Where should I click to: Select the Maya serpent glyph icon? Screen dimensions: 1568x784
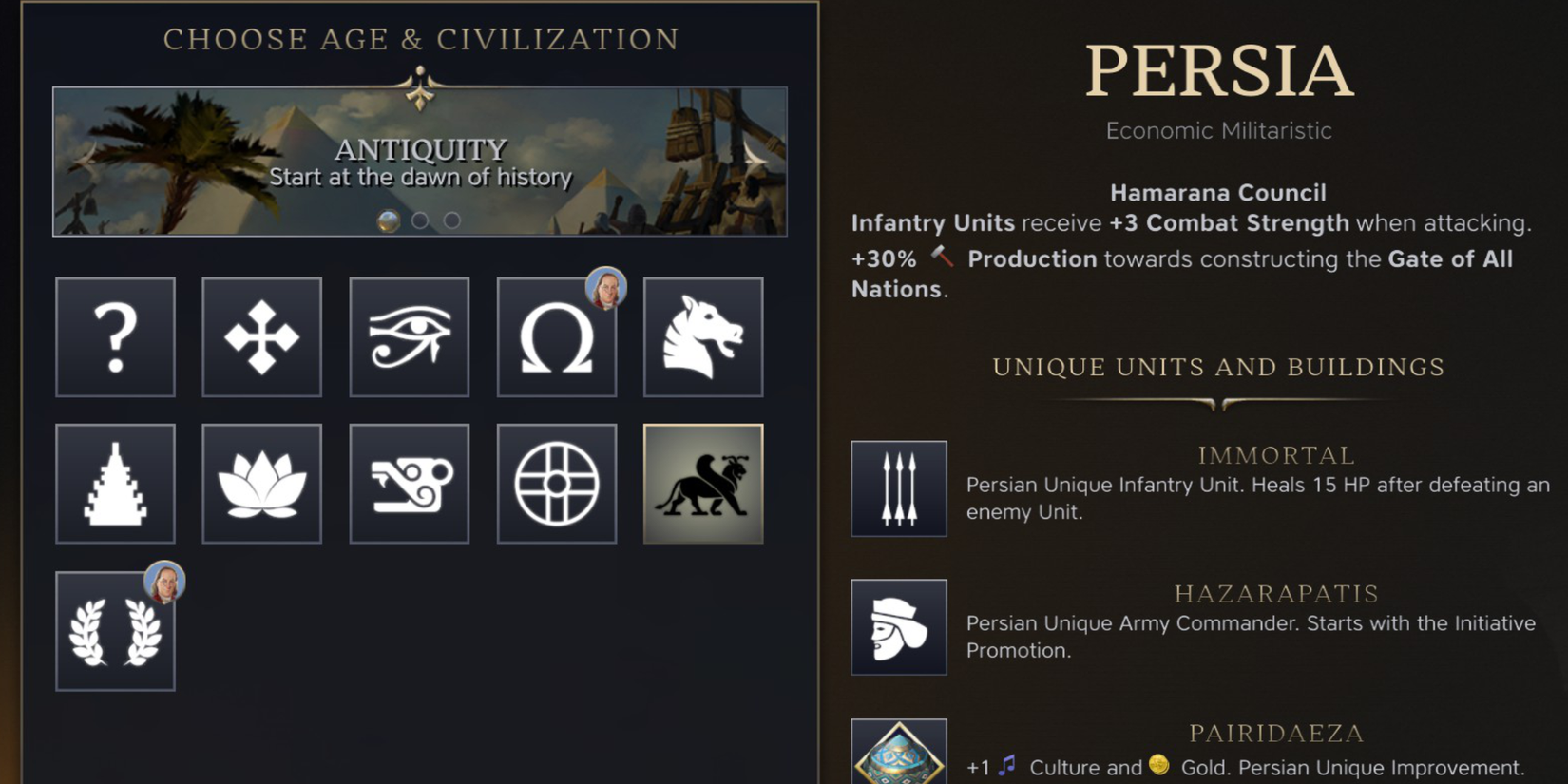click(x=410, y=483)
